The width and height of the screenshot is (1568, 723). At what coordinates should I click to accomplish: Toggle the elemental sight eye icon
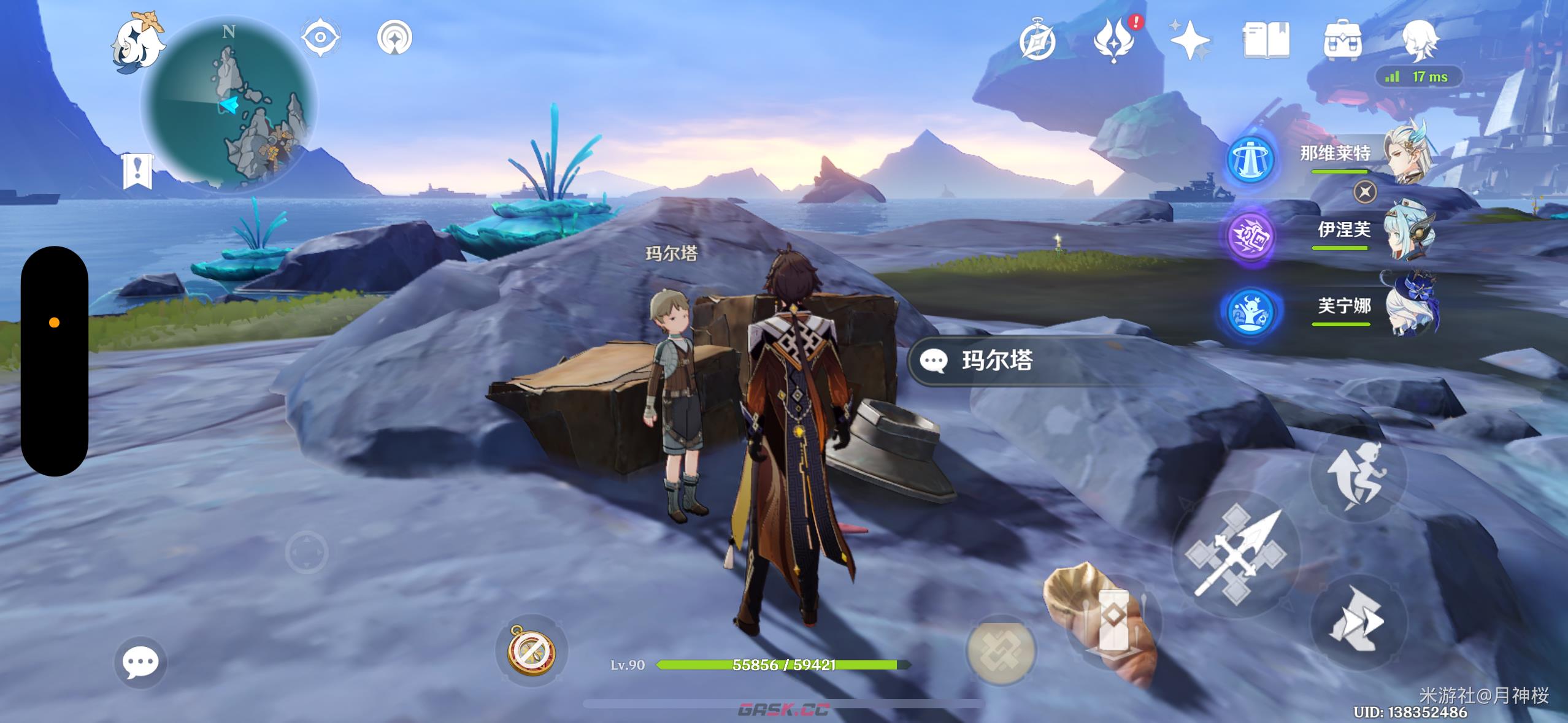point(320,37)
